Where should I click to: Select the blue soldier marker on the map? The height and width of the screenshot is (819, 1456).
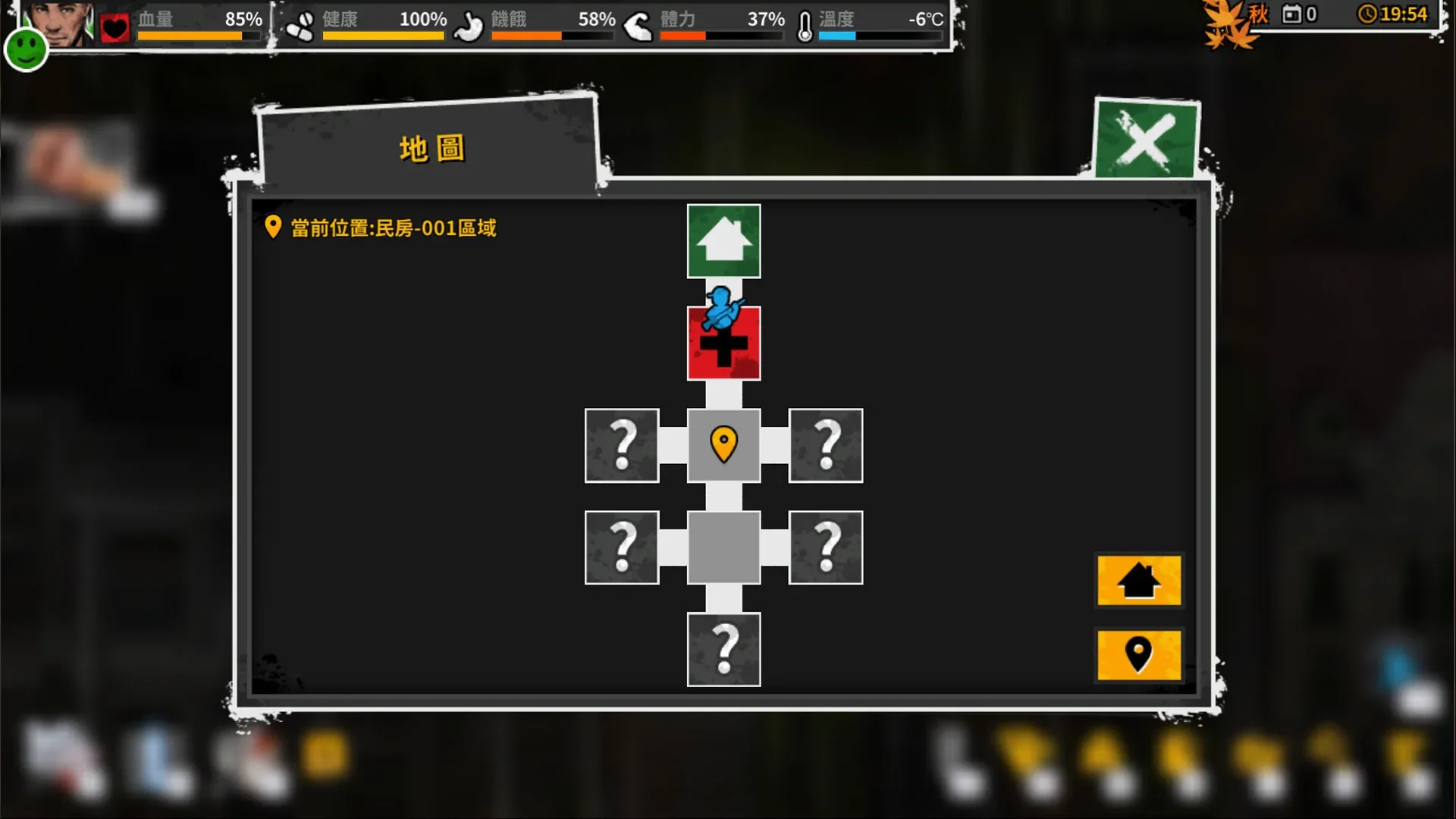(x=722, y=307)
